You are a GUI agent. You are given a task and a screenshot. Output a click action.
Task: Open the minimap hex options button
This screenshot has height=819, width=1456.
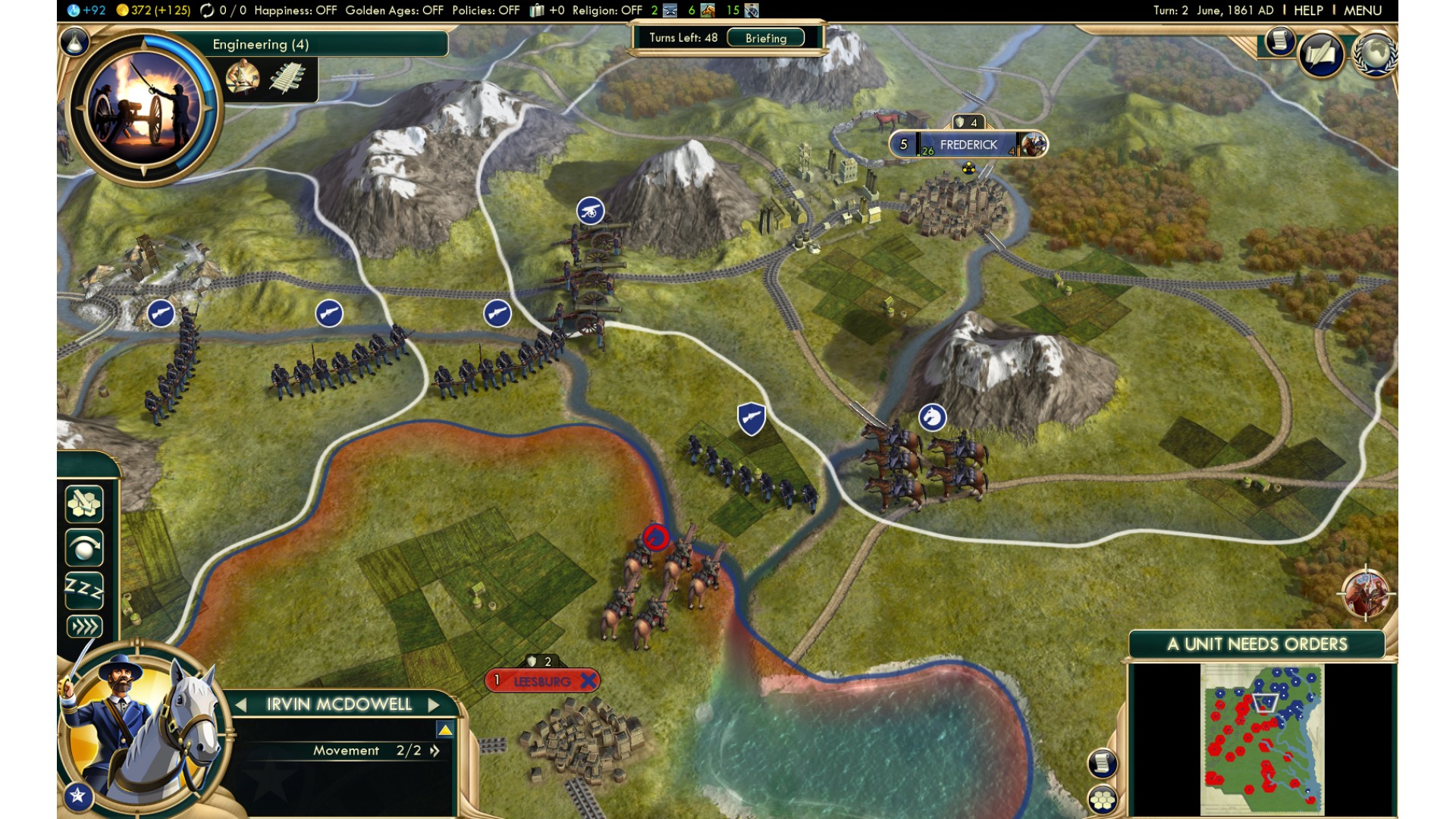[x=1103, y=799]
